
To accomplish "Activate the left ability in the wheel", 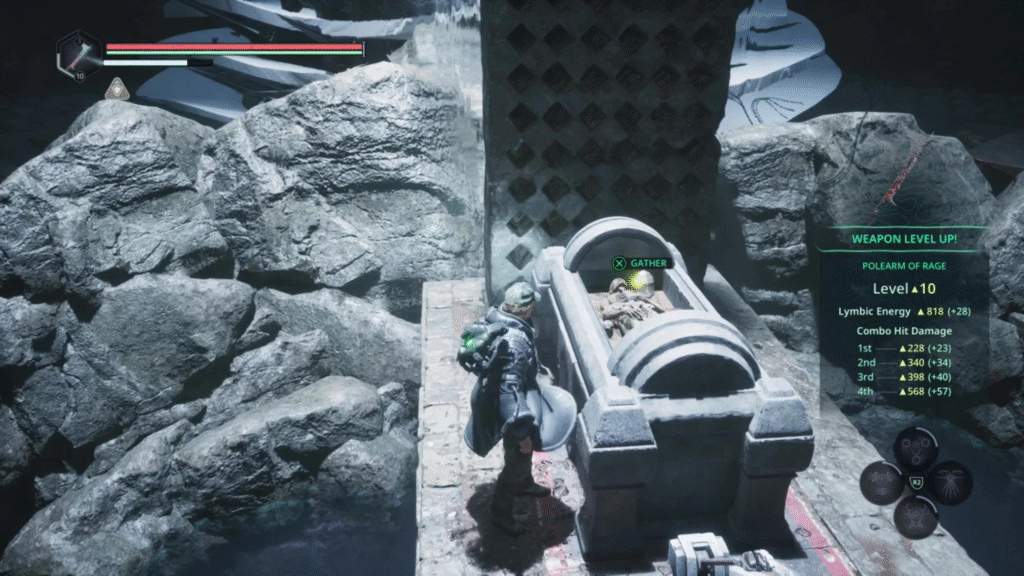I will point(881,483).
